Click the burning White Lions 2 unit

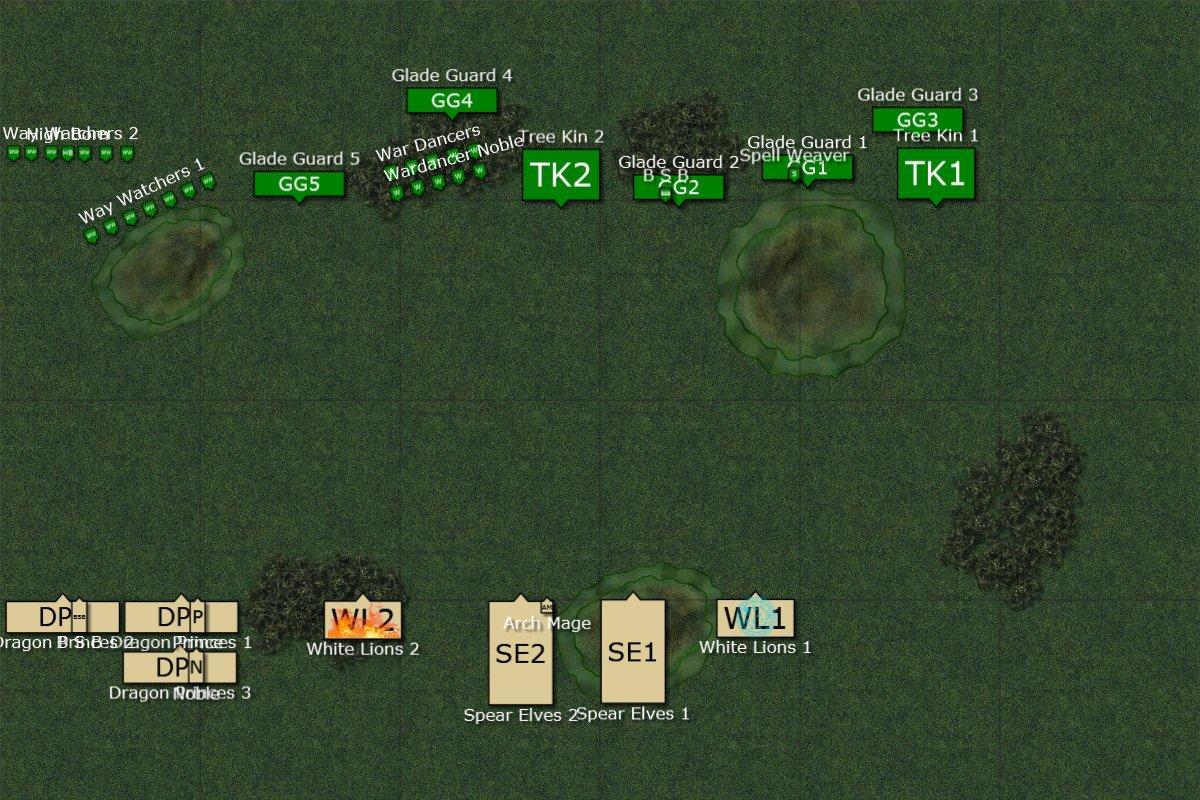click(362, 620)
